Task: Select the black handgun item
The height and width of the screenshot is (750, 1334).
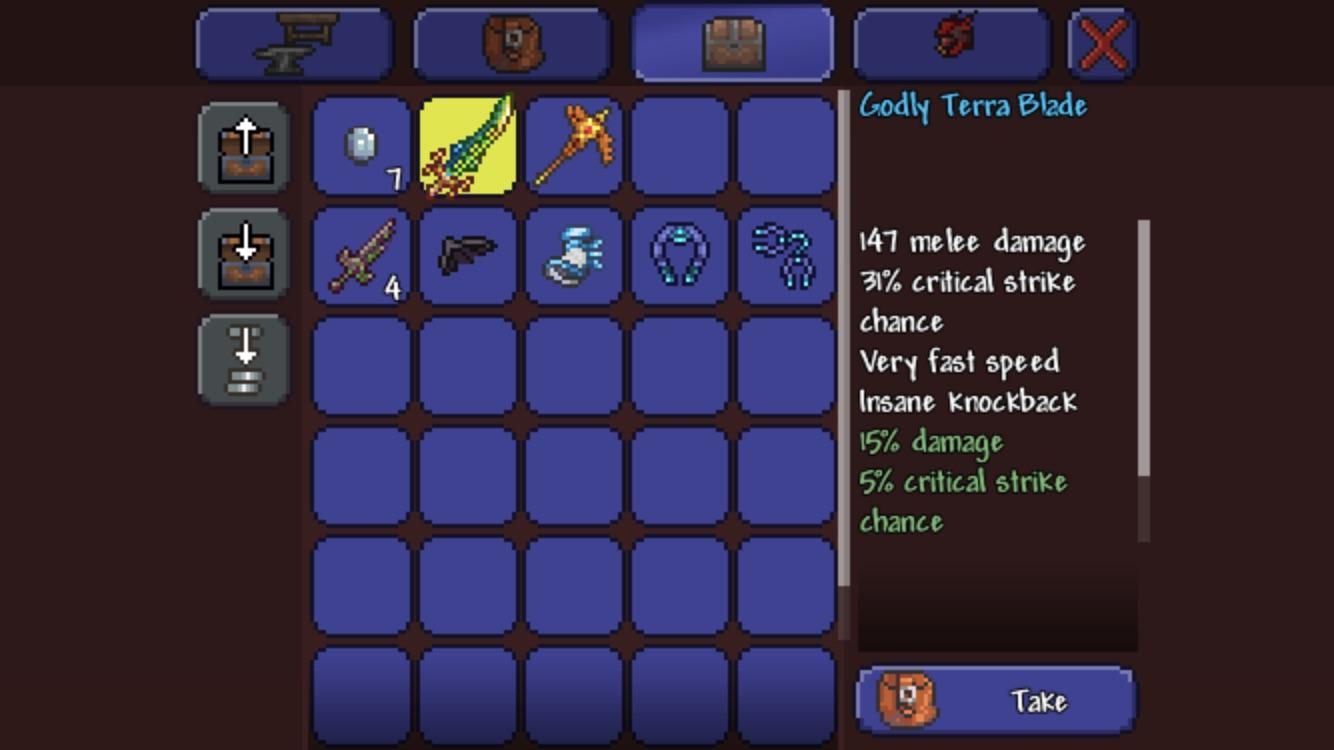Action: (467, 255)
